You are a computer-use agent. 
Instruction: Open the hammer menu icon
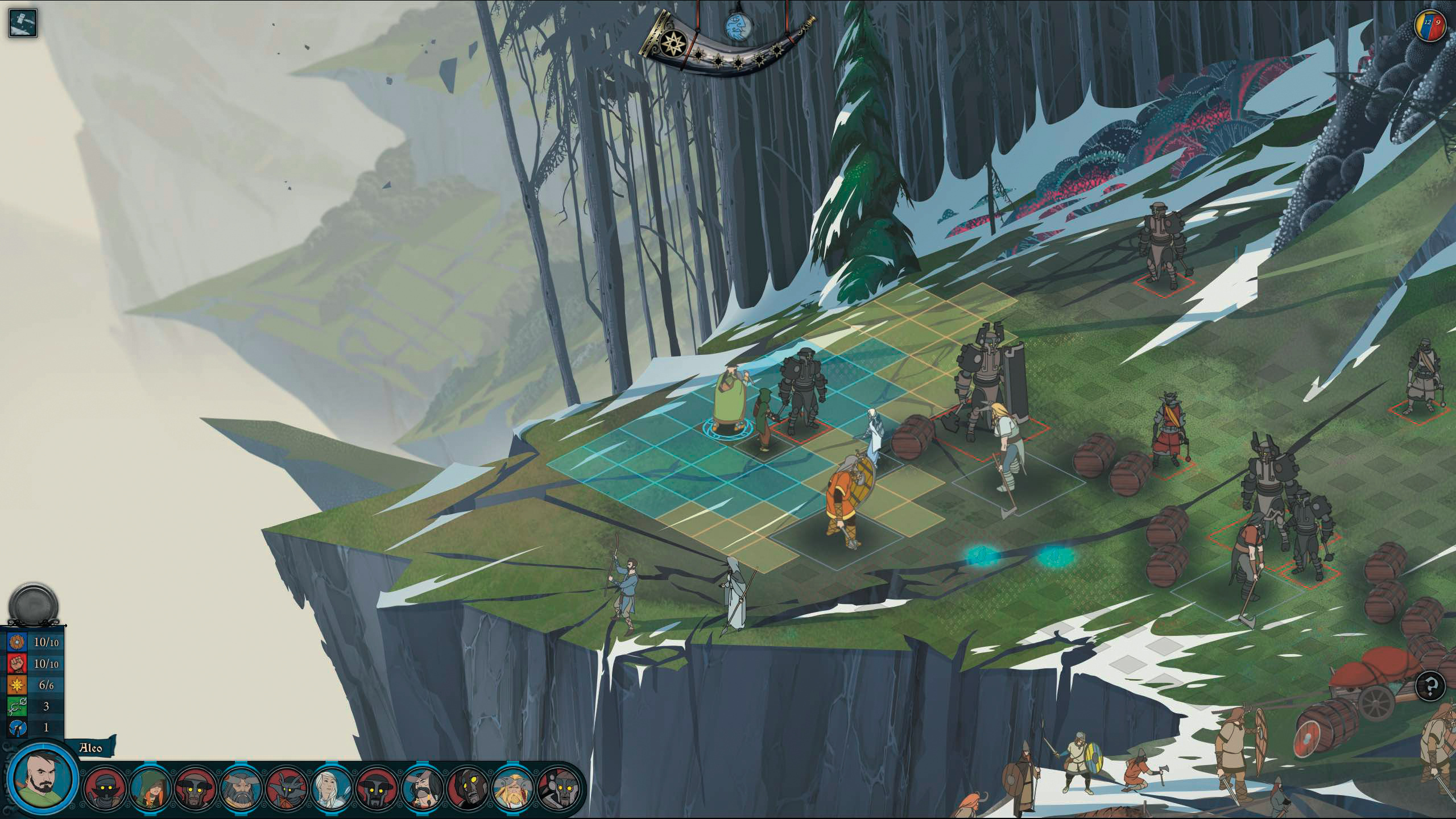23,23
